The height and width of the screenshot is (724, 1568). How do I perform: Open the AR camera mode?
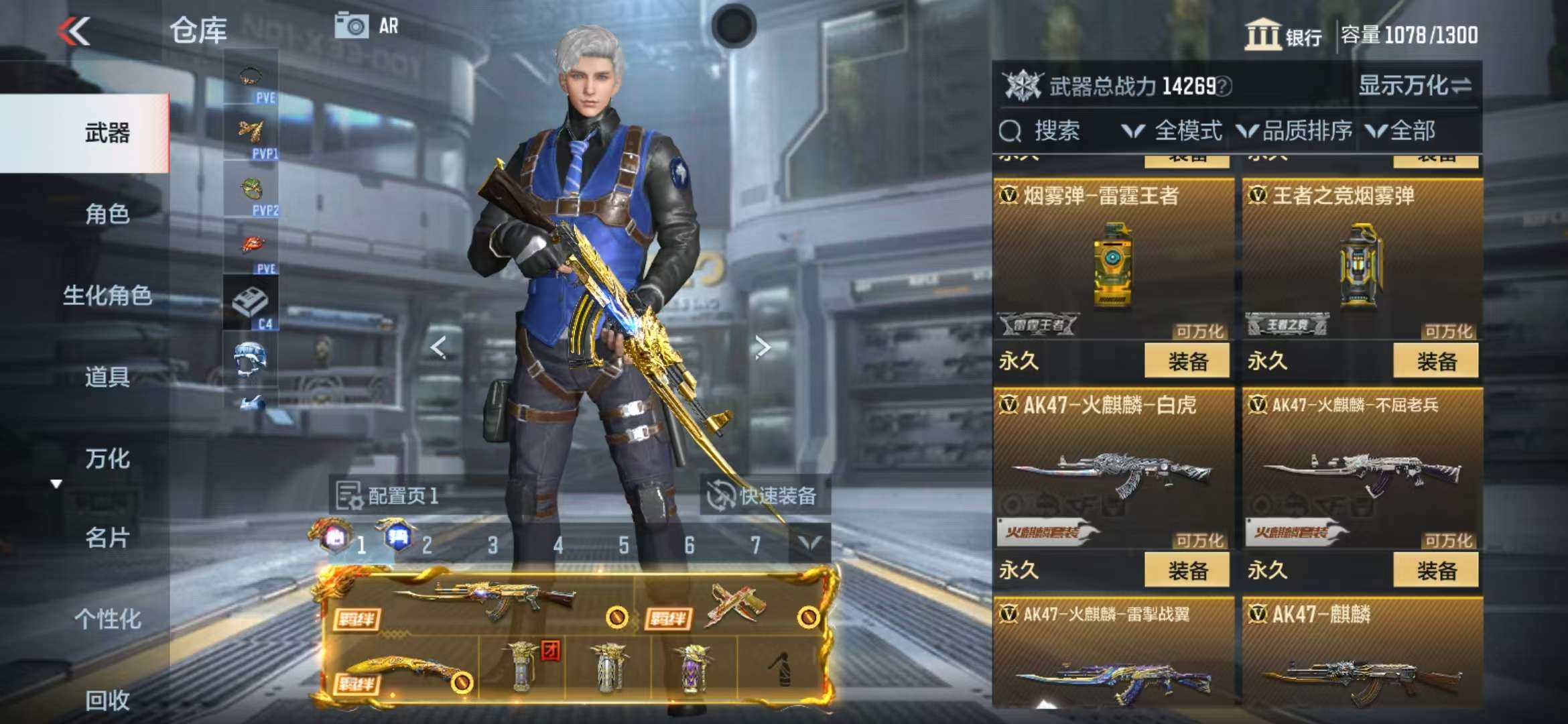[367, 26]
